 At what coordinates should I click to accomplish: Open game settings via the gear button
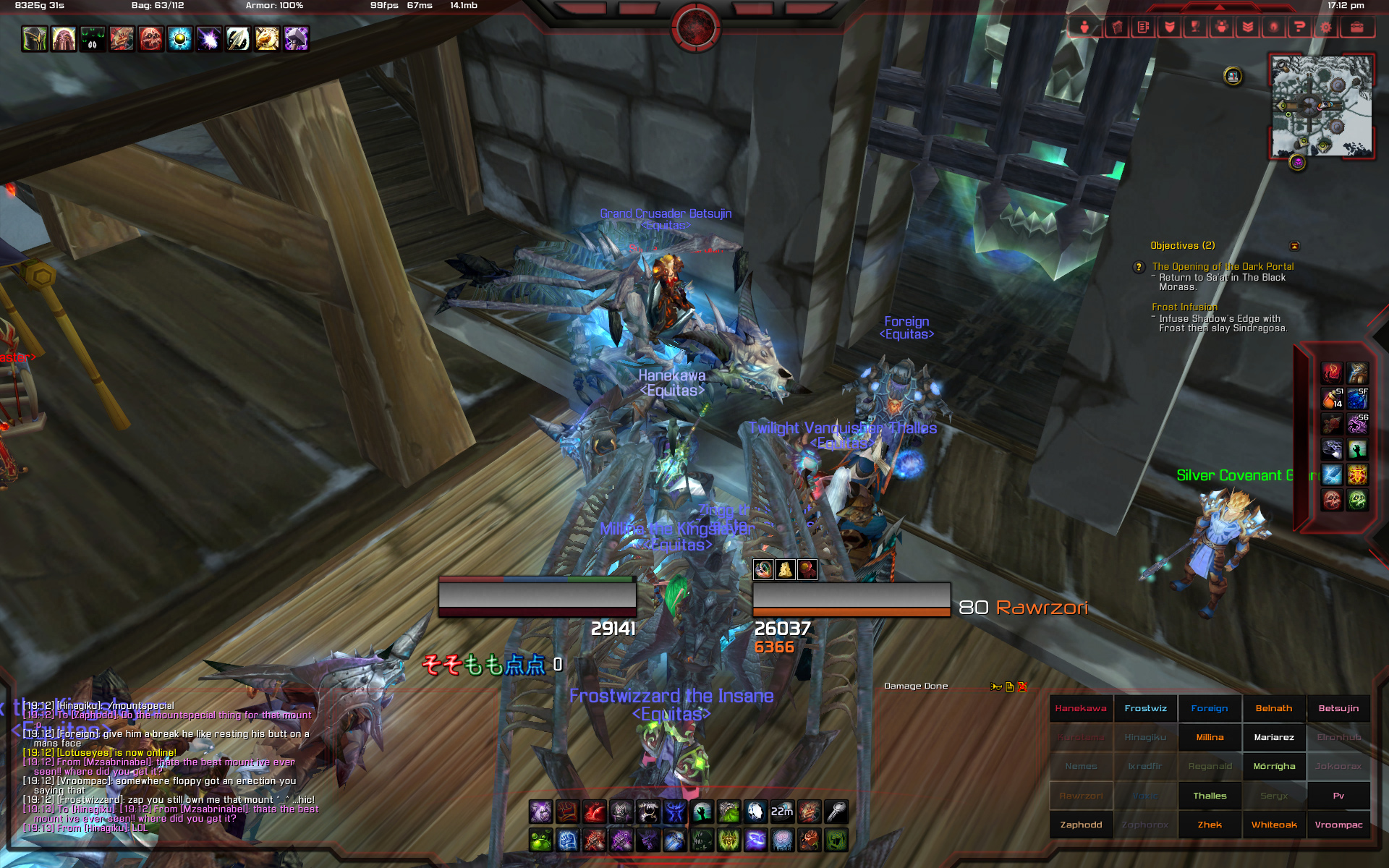1325,27
